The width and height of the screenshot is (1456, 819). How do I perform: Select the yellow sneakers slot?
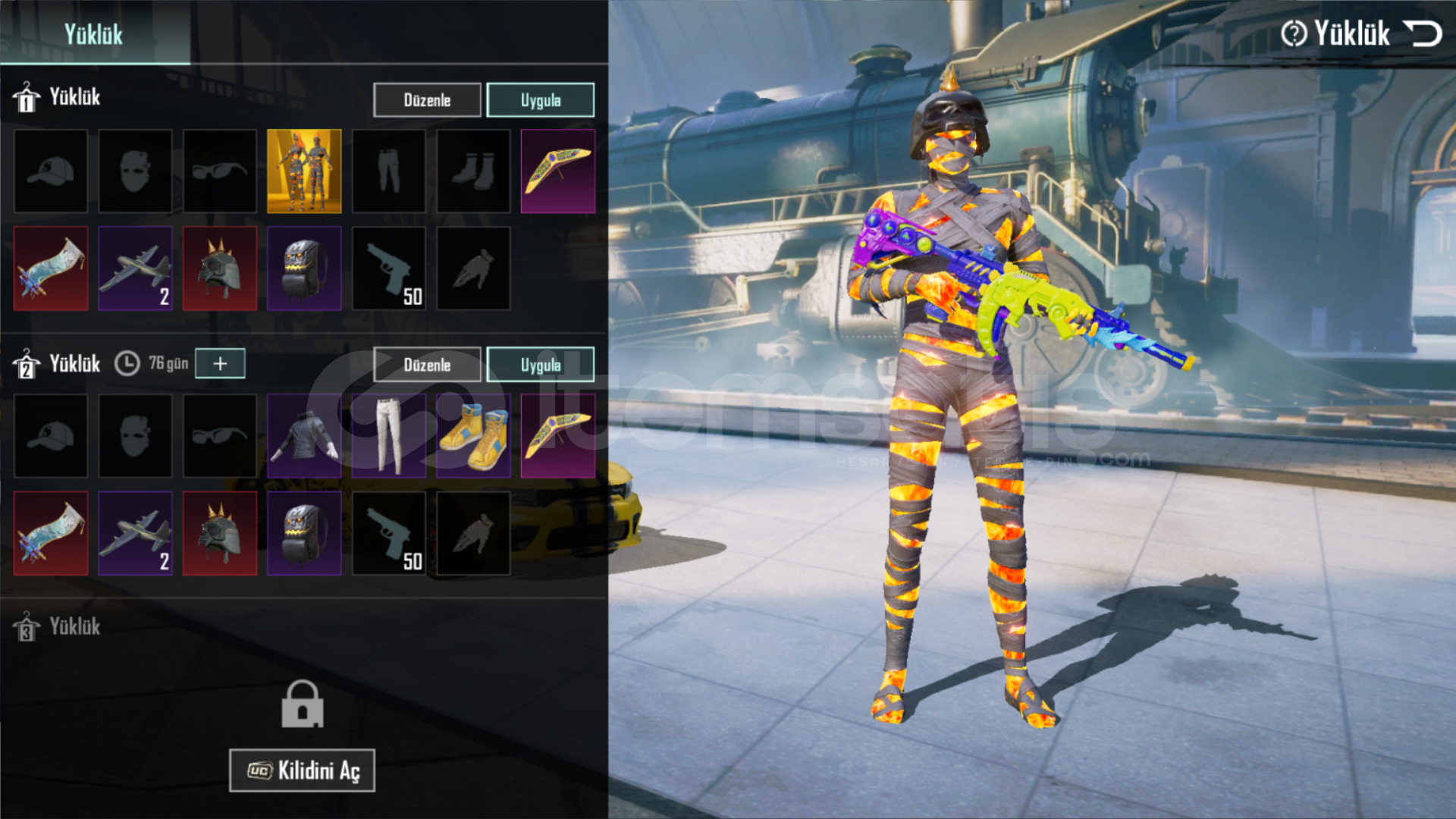473,436
